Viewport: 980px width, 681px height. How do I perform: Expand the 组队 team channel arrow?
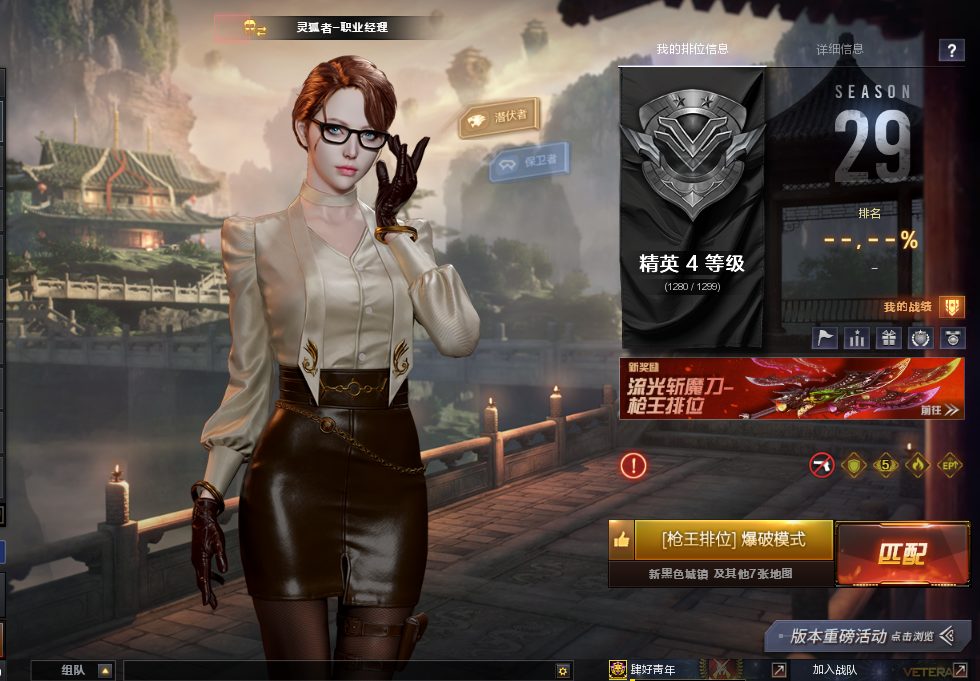(105, 670)
